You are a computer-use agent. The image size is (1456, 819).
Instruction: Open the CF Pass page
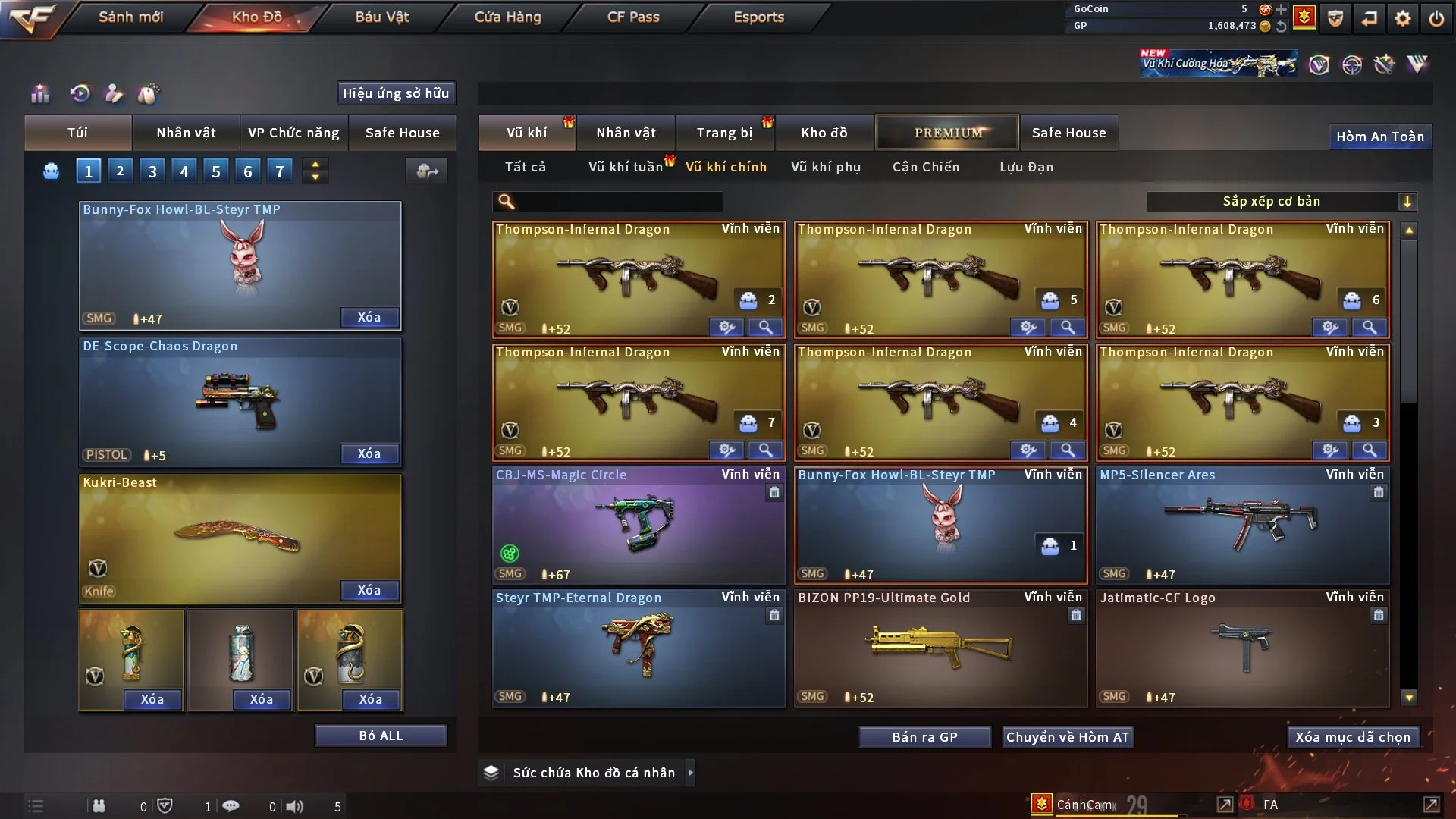click(x=633, y=17)
